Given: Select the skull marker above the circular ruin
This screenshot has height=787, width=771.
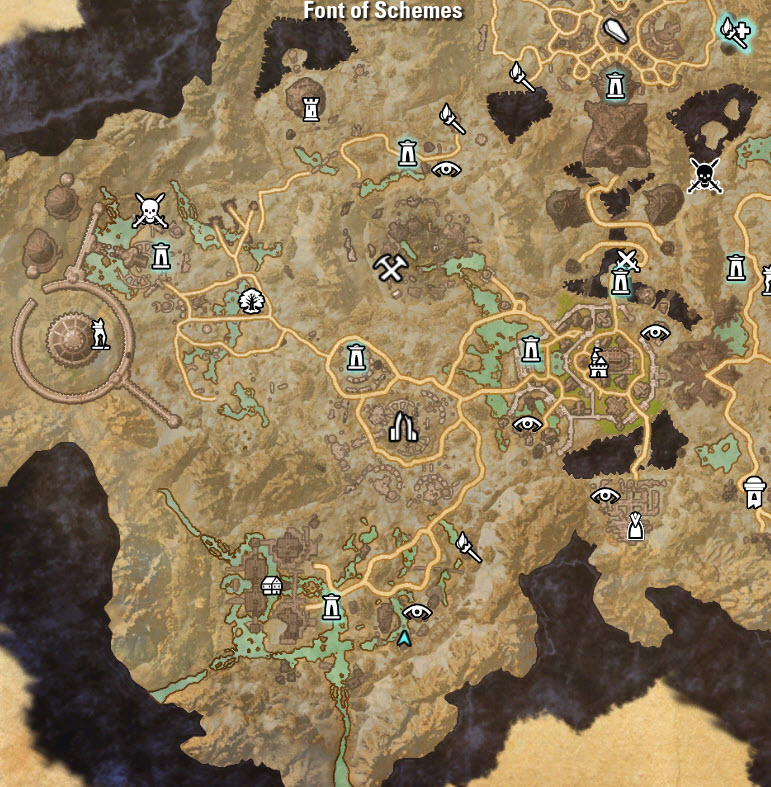Looking at the screenshot, I should [x=149, y=210].
